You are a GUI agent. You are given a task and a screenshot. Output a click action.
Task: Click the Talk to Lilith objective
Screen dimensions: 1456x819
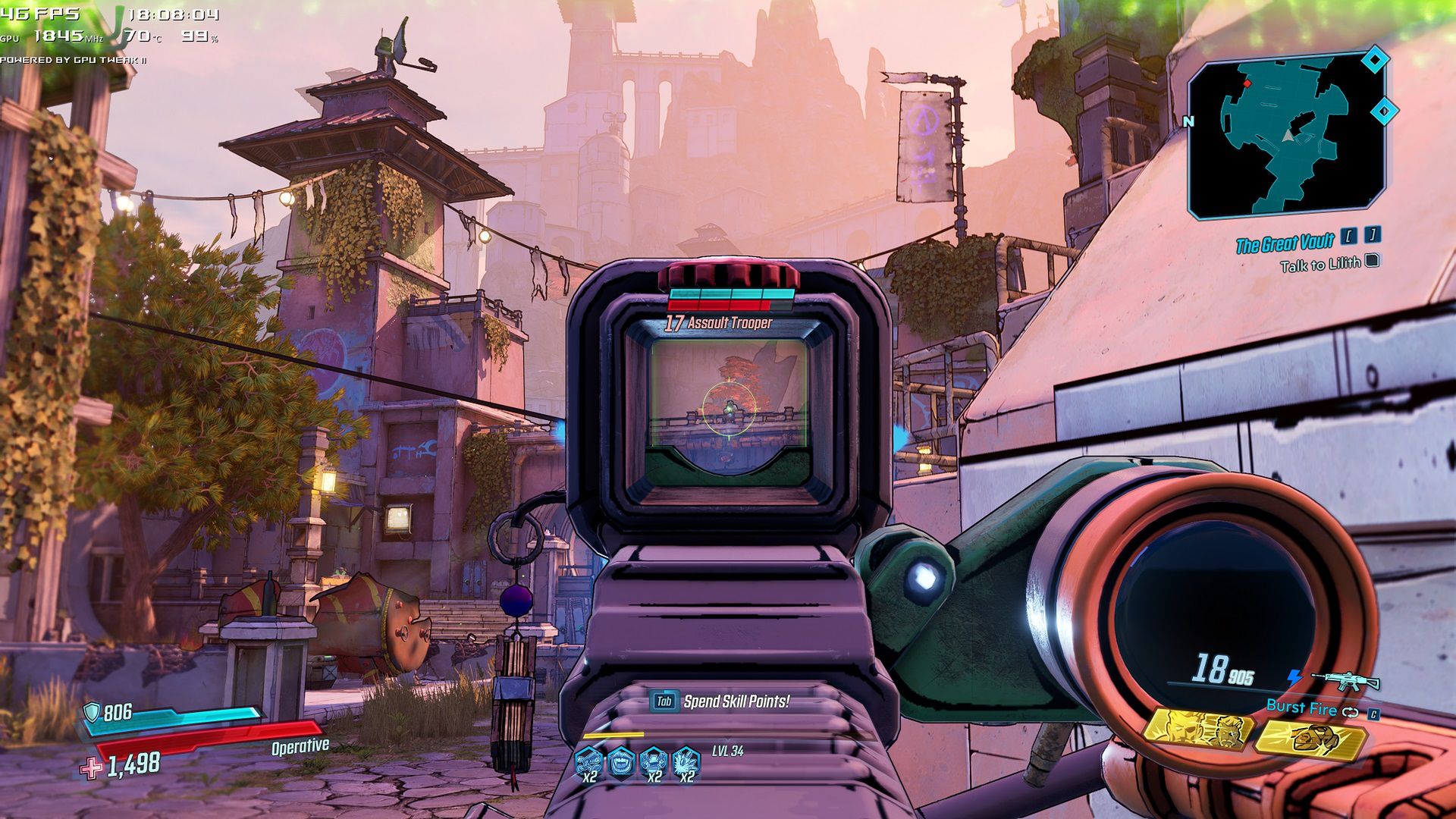click(1319, 265)
